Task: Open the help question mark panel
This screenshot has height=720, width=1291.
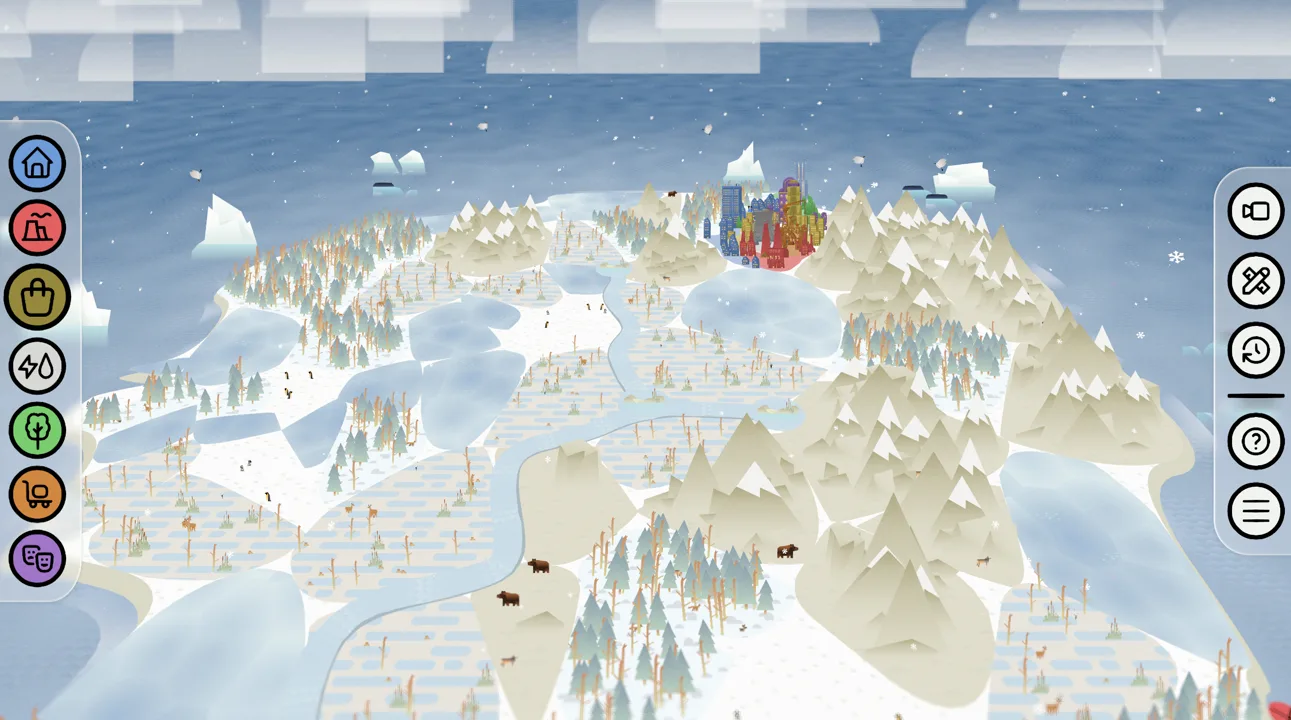Action: click(x=1255, y=442)
